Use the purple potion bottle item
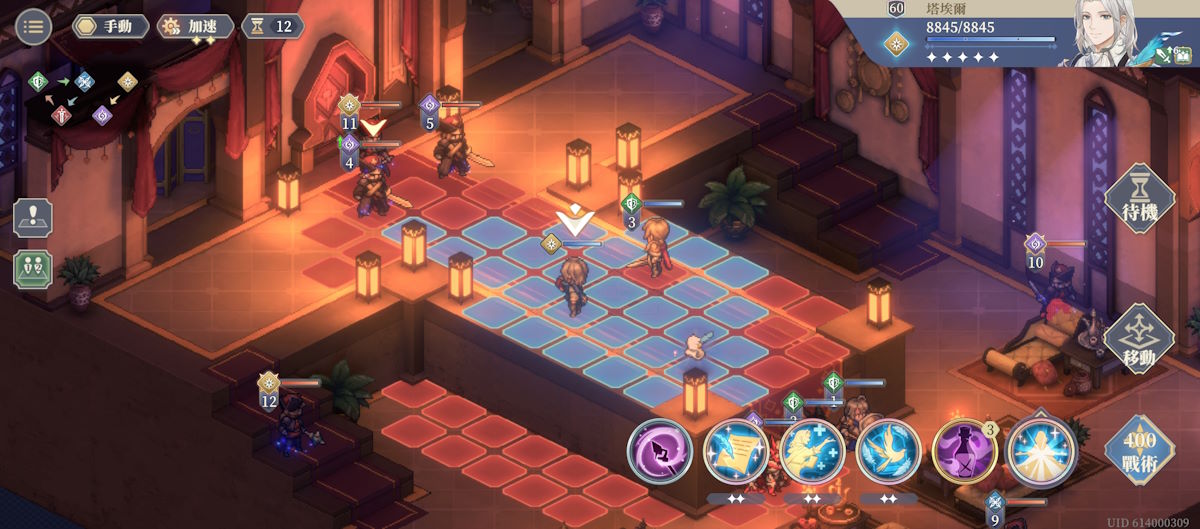Viewport: 1200px width, 529px height. click(x=964, y=452)
